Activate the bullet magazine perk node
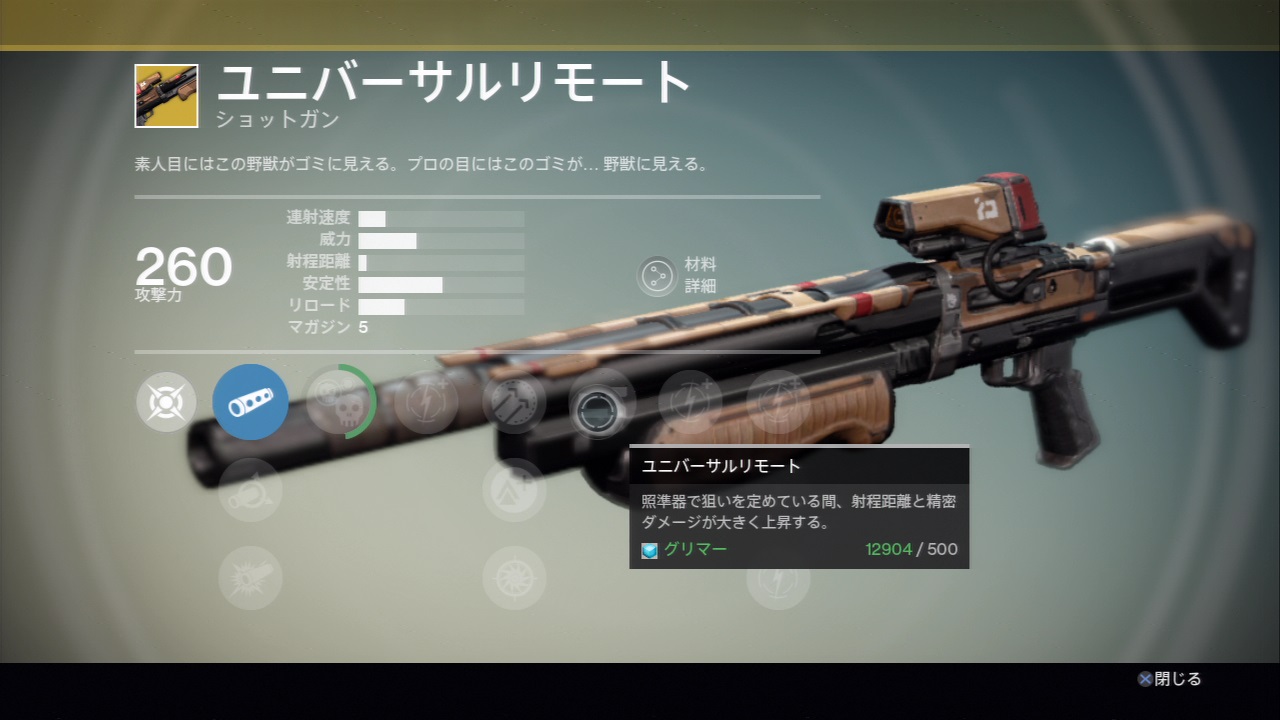 pyautogui.click(x=514, y=402)
